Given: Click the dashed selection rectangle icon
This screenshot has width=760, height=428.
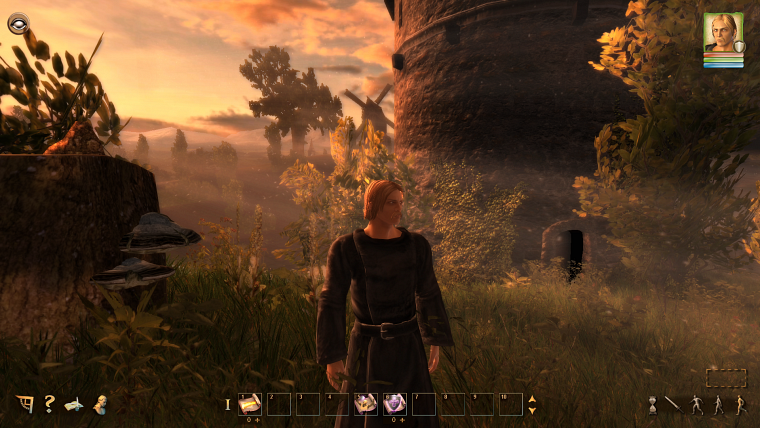Looking at the screenshot, I should pyautogui.click(x=726, y=378).
